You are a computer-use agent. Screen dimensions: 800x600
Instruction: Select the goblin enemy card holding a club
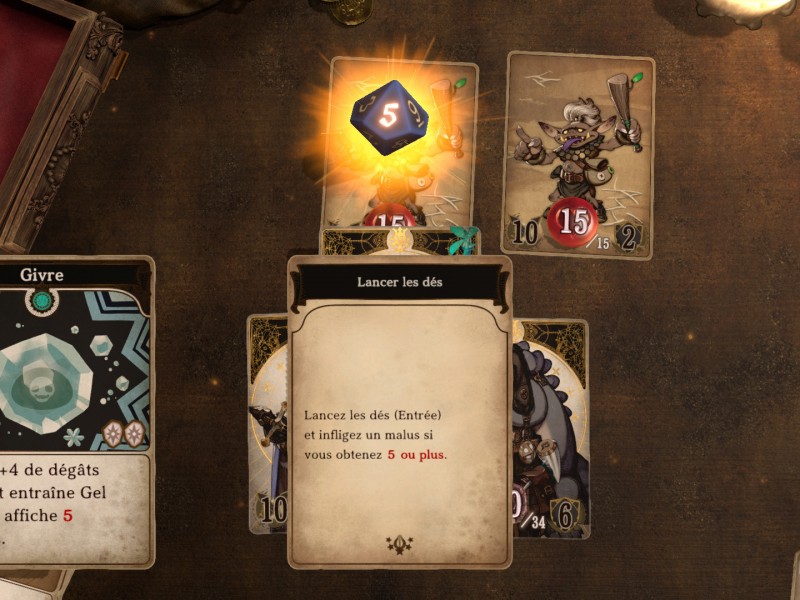(x=579, y=155)
